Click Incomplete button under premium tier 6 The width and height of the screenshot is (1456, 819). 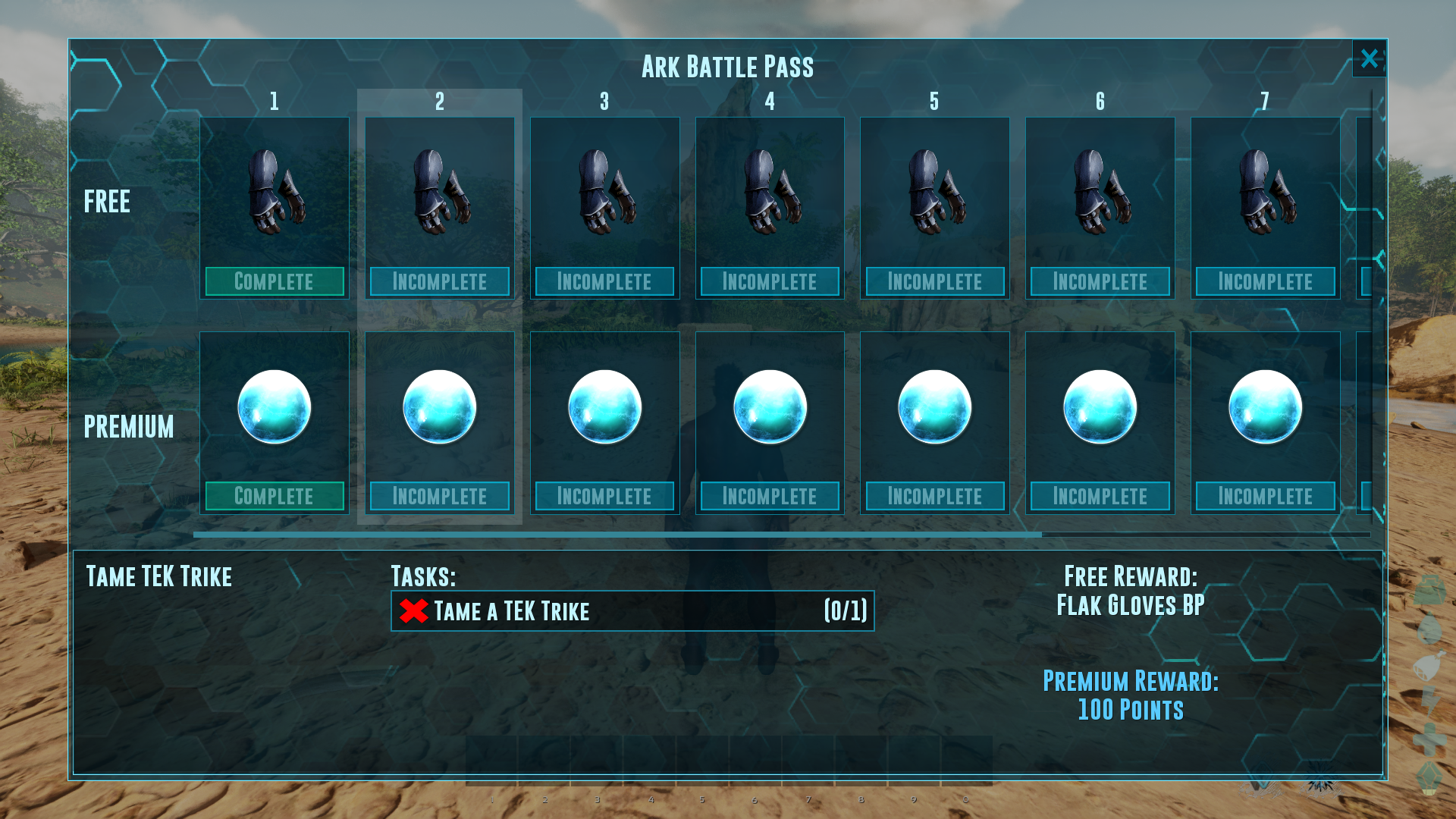pyautogui.click(x=1100, y=496)
